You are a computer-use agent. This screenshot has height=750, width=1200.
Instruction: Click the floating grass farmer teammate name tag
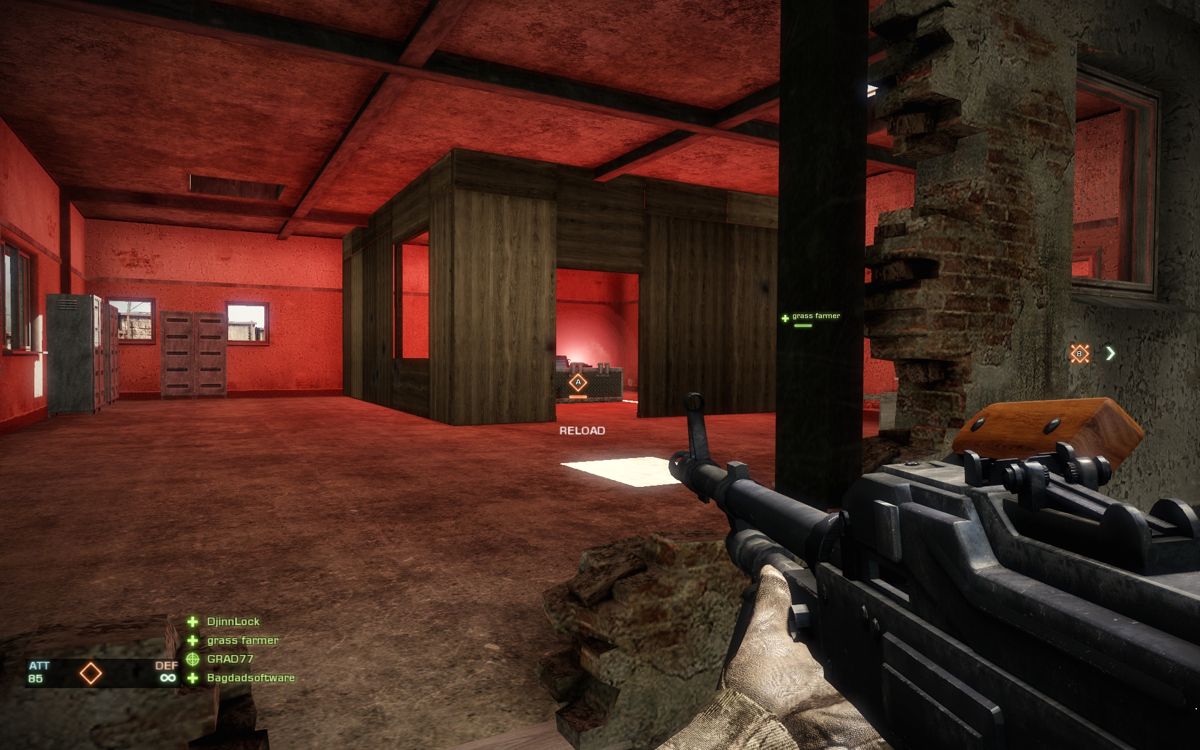pyautogui.click(x=815, y=317)
